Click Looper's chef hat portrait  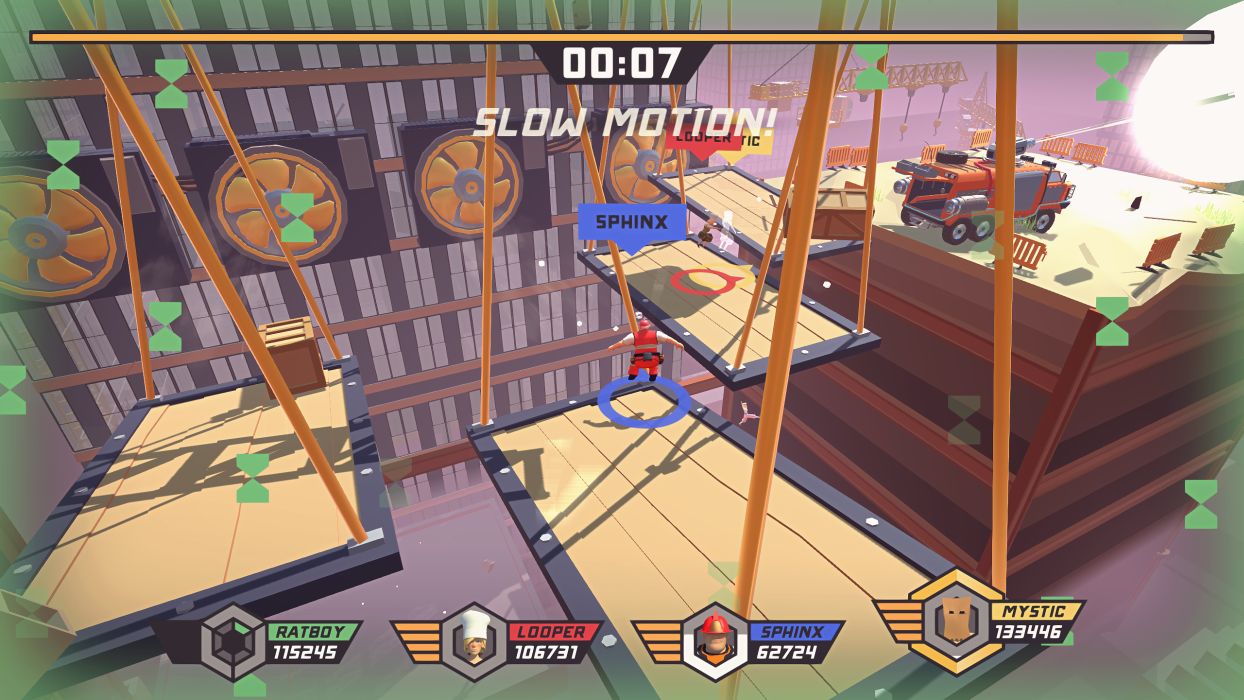(473, 642)
